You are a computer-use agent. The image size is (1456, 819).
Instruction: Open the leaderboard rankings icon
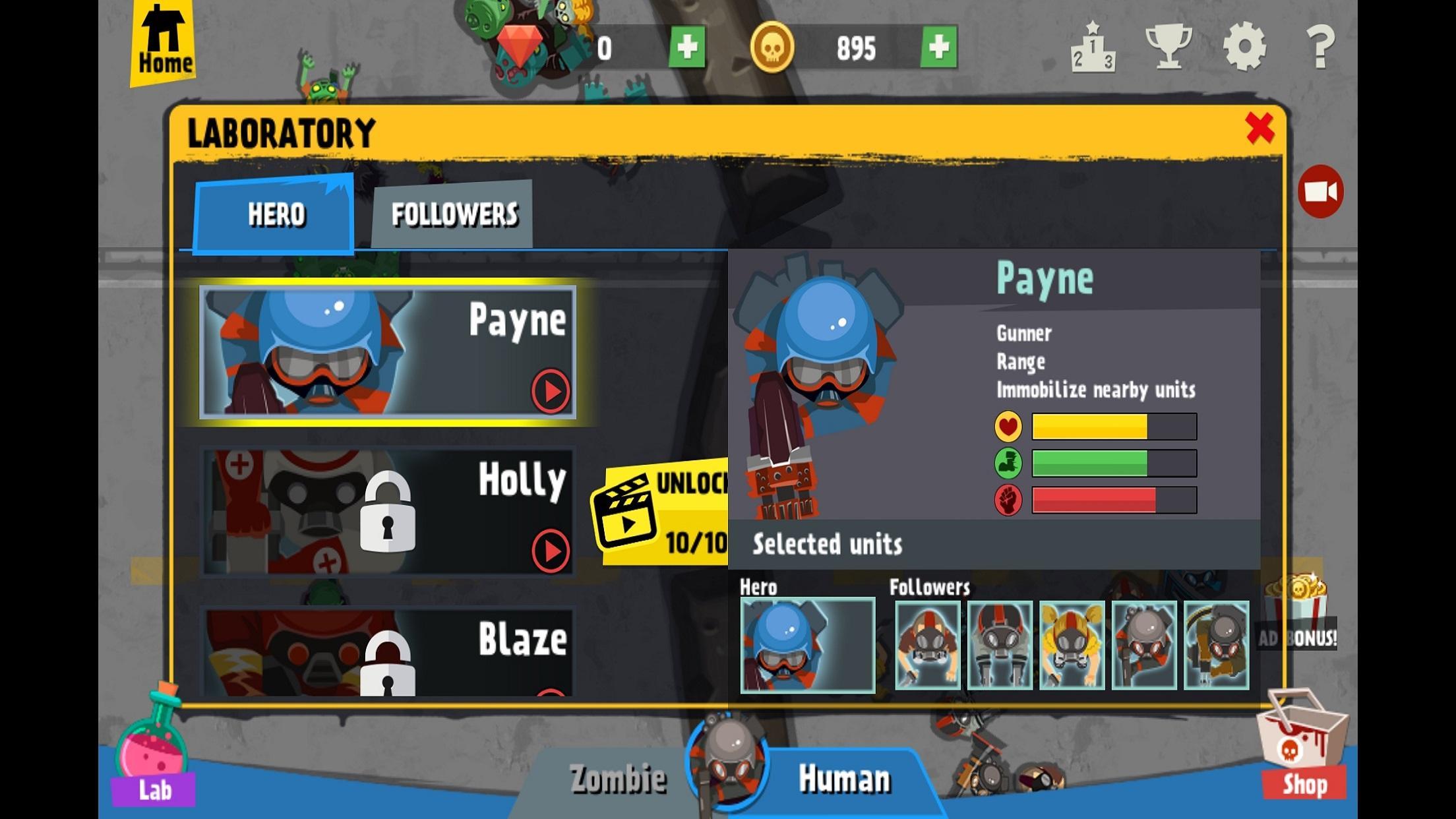coord(1094,46)
